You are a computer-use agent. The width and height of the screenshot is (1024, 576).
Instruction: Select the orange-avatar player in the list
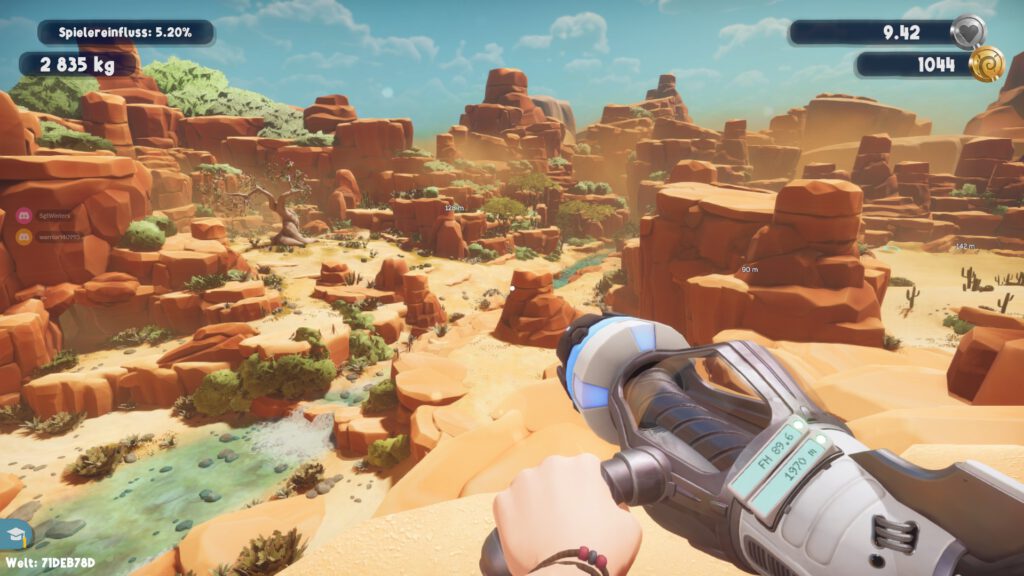[24, 236]
